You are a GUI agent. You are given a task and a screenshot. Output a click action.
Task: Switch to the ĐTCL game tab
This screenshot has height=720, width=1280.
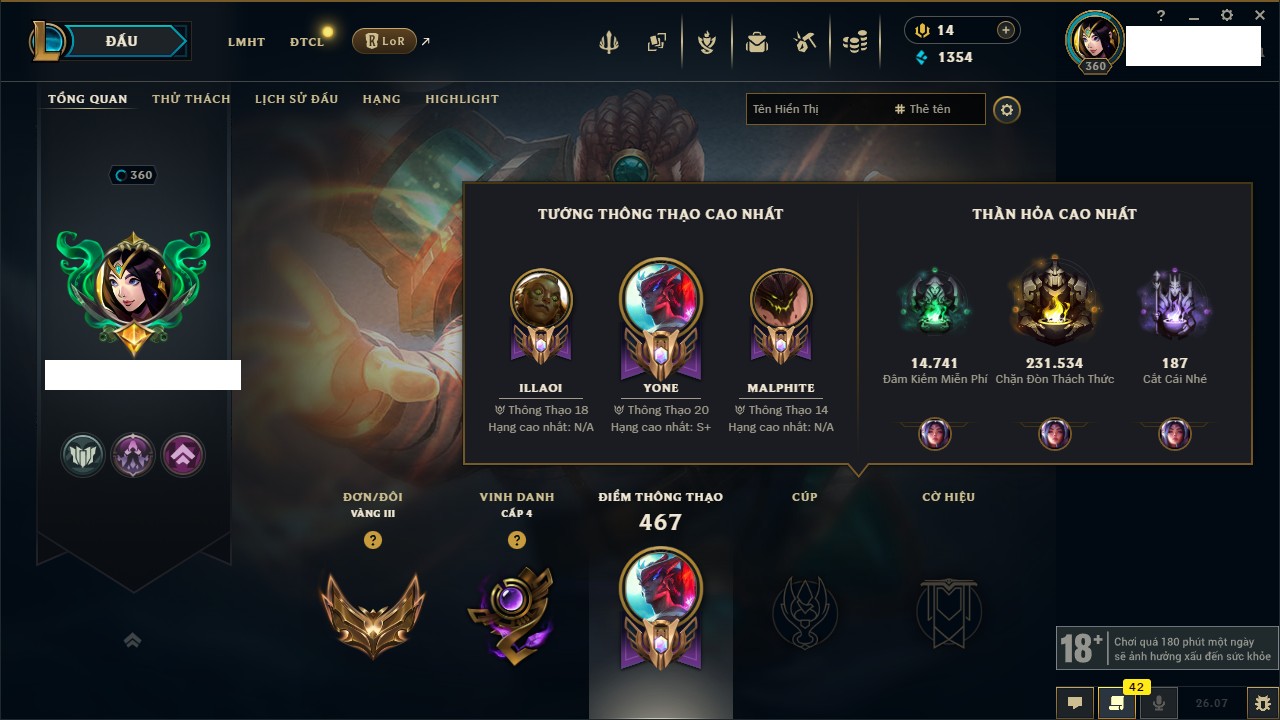(307, 42)
